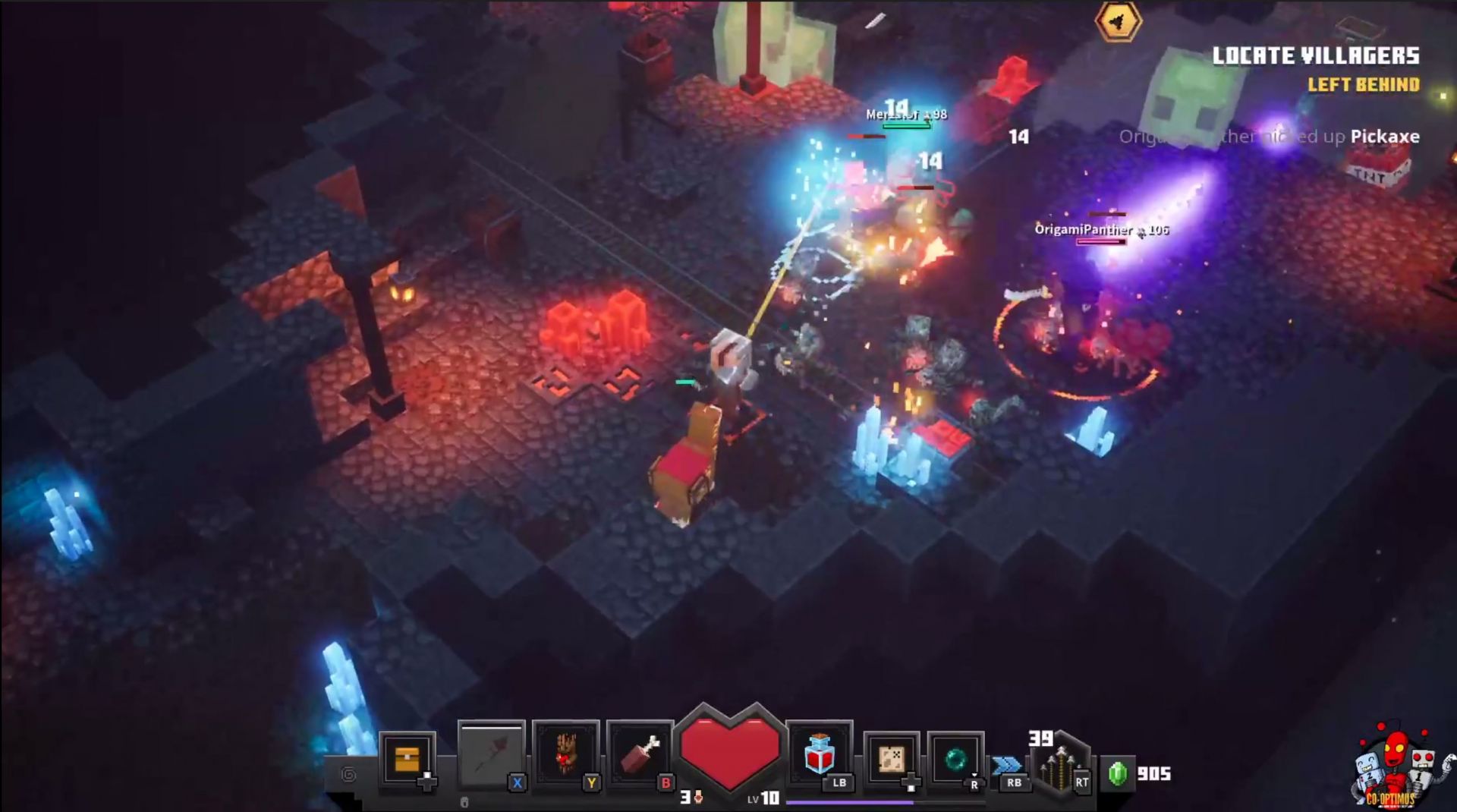Click the Locate Villagers objective tracker
Viewport: 1457px width, 812px height.
click(1315, 56)
